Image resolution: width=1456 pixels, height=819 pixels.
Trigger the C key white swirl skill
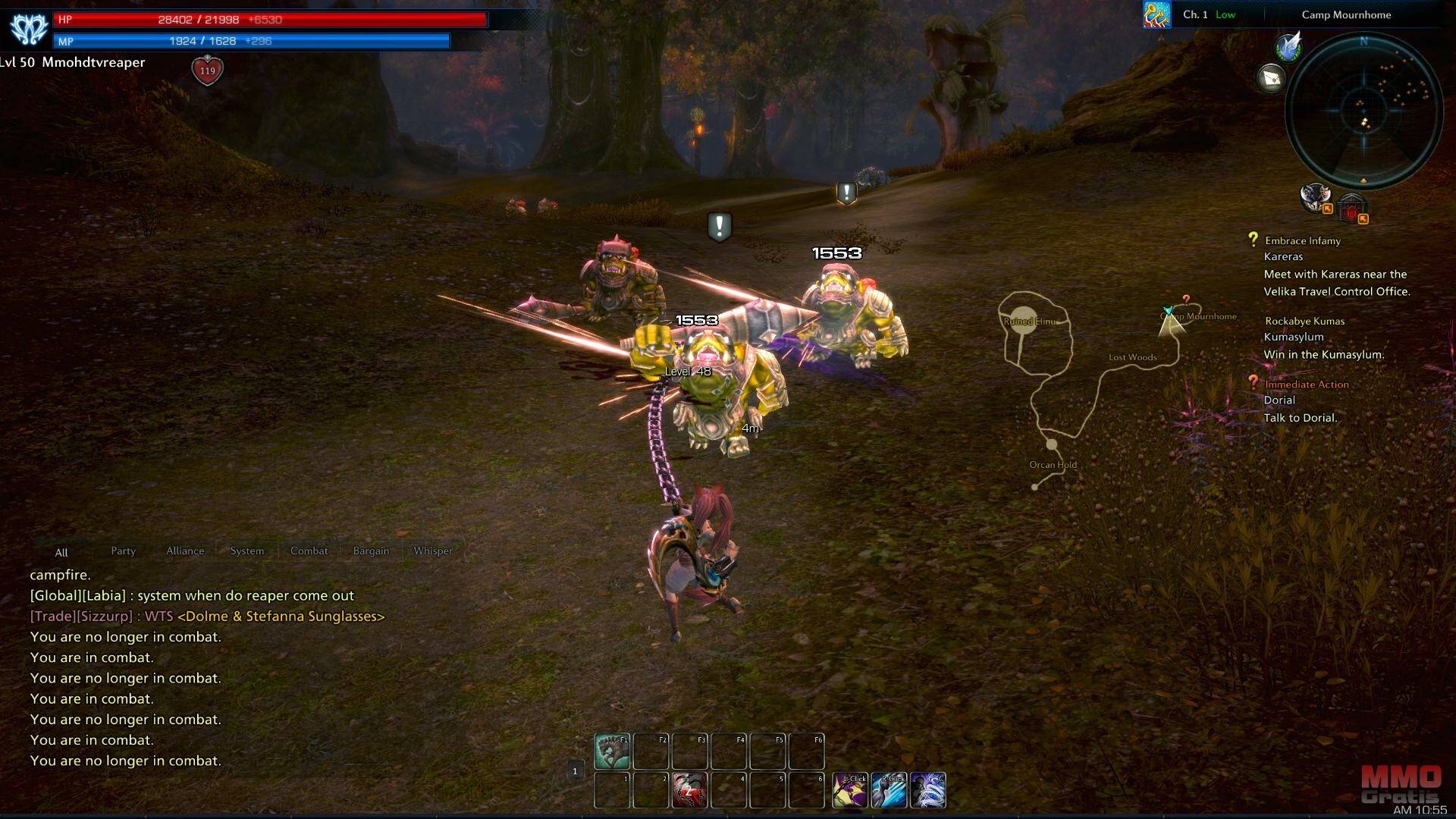coord(927,790)
